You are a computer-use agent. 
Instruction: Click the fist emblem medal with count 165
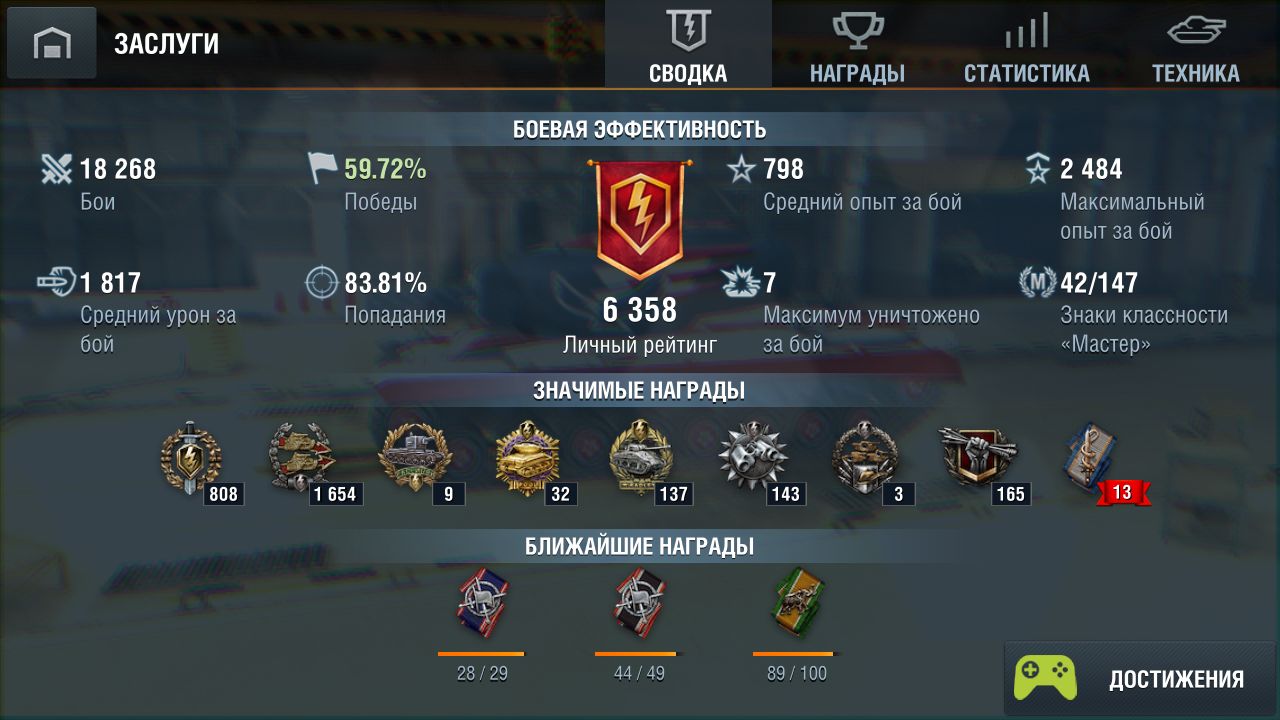point(978,460)
